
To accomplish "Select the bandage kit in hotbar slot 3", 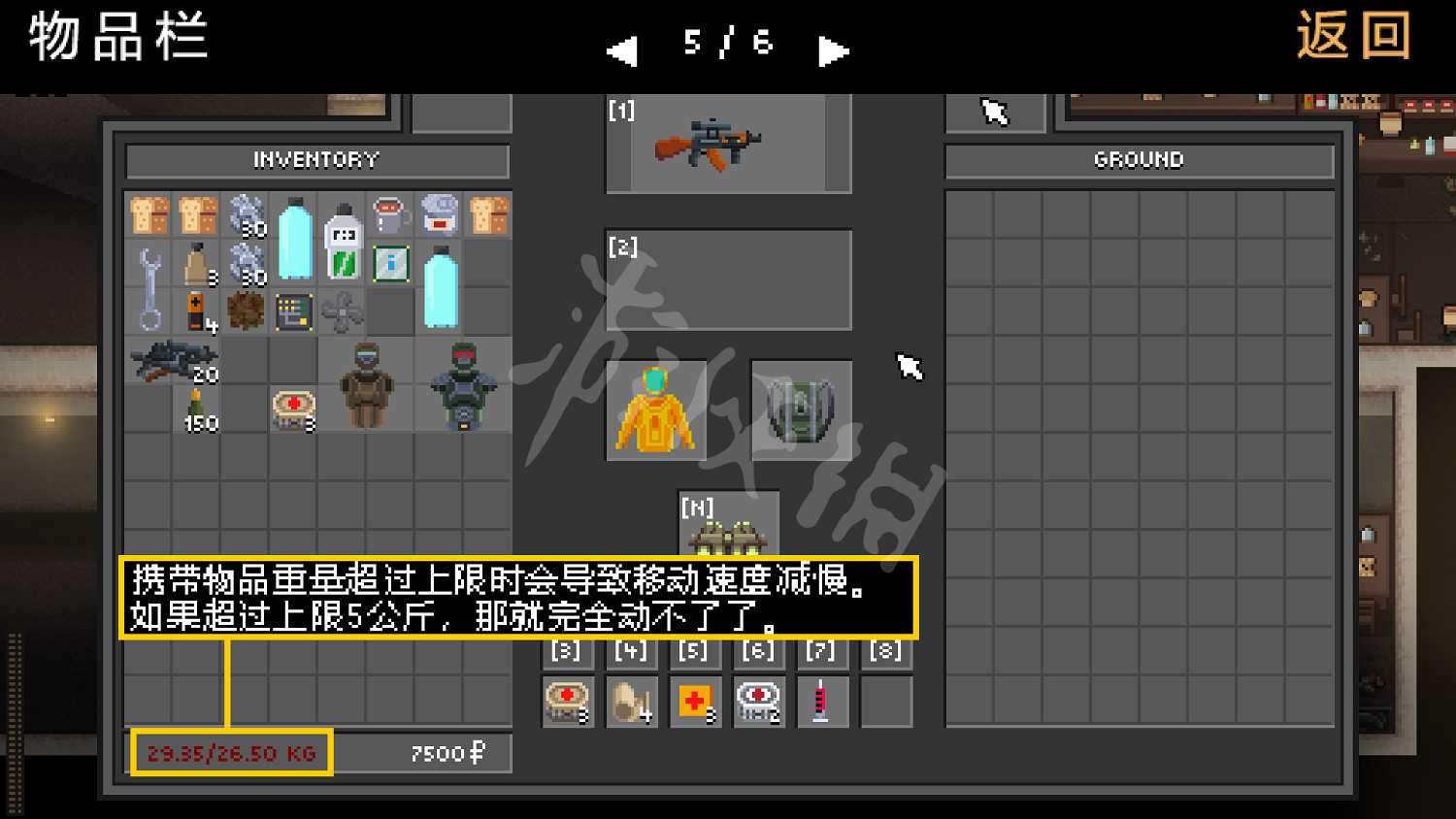I will pos(566,699).
